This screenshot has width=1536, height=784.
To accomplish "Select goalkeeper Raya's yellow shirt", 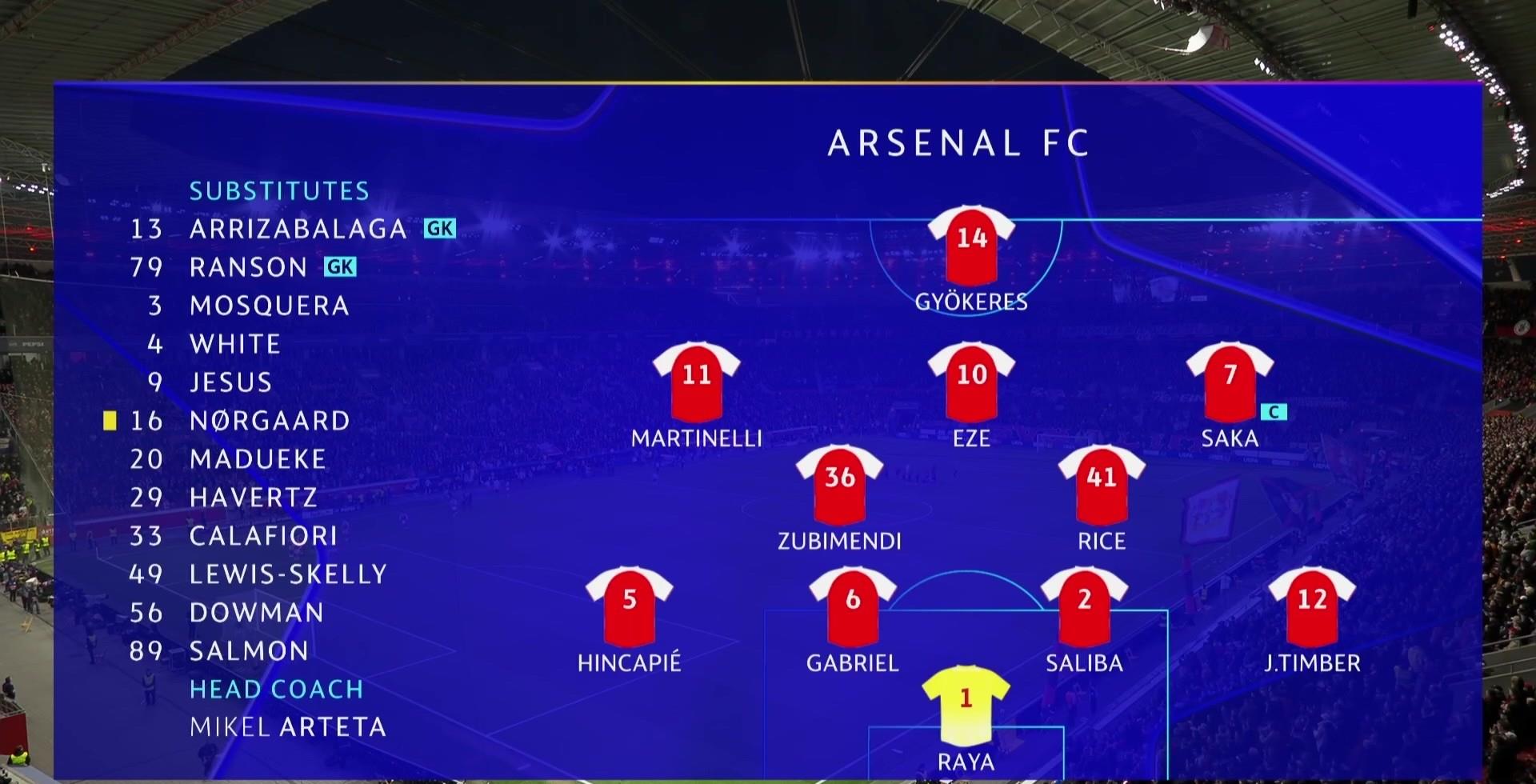I will 966,705.
